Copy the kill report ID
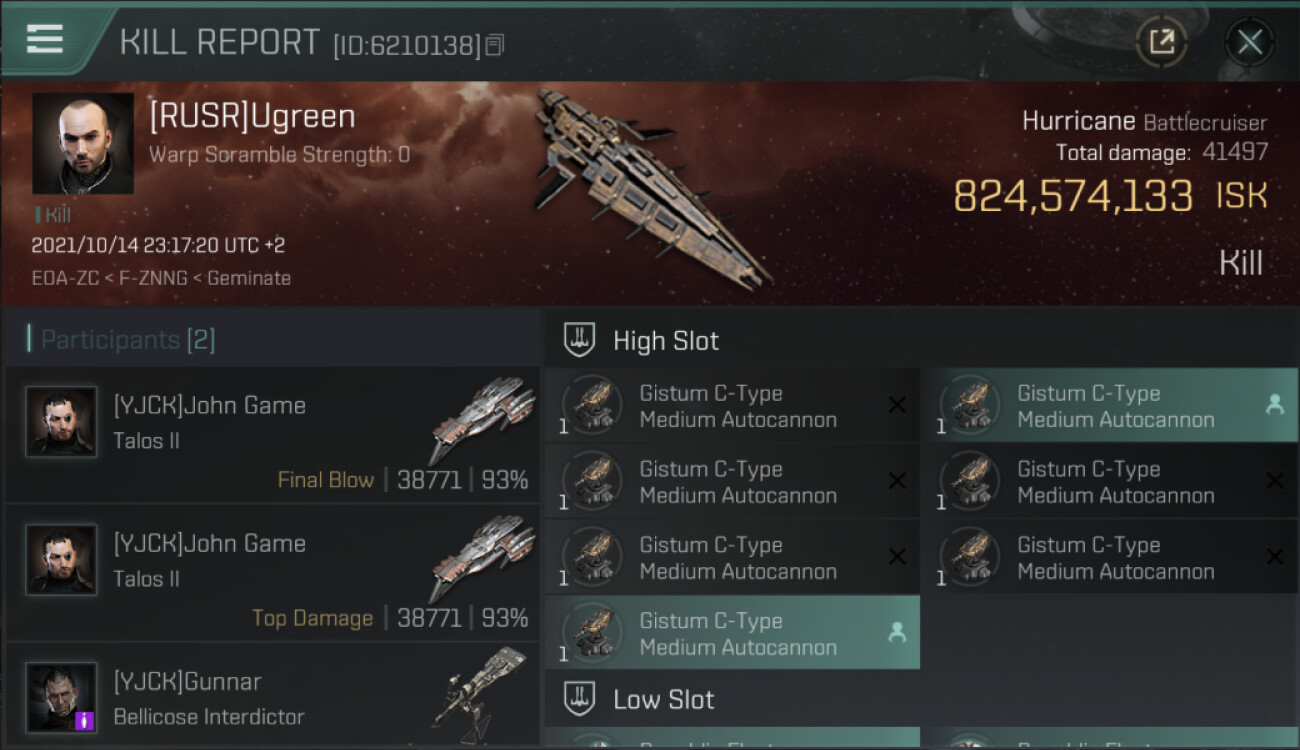 pyautogui.click(x=495, y=45)
